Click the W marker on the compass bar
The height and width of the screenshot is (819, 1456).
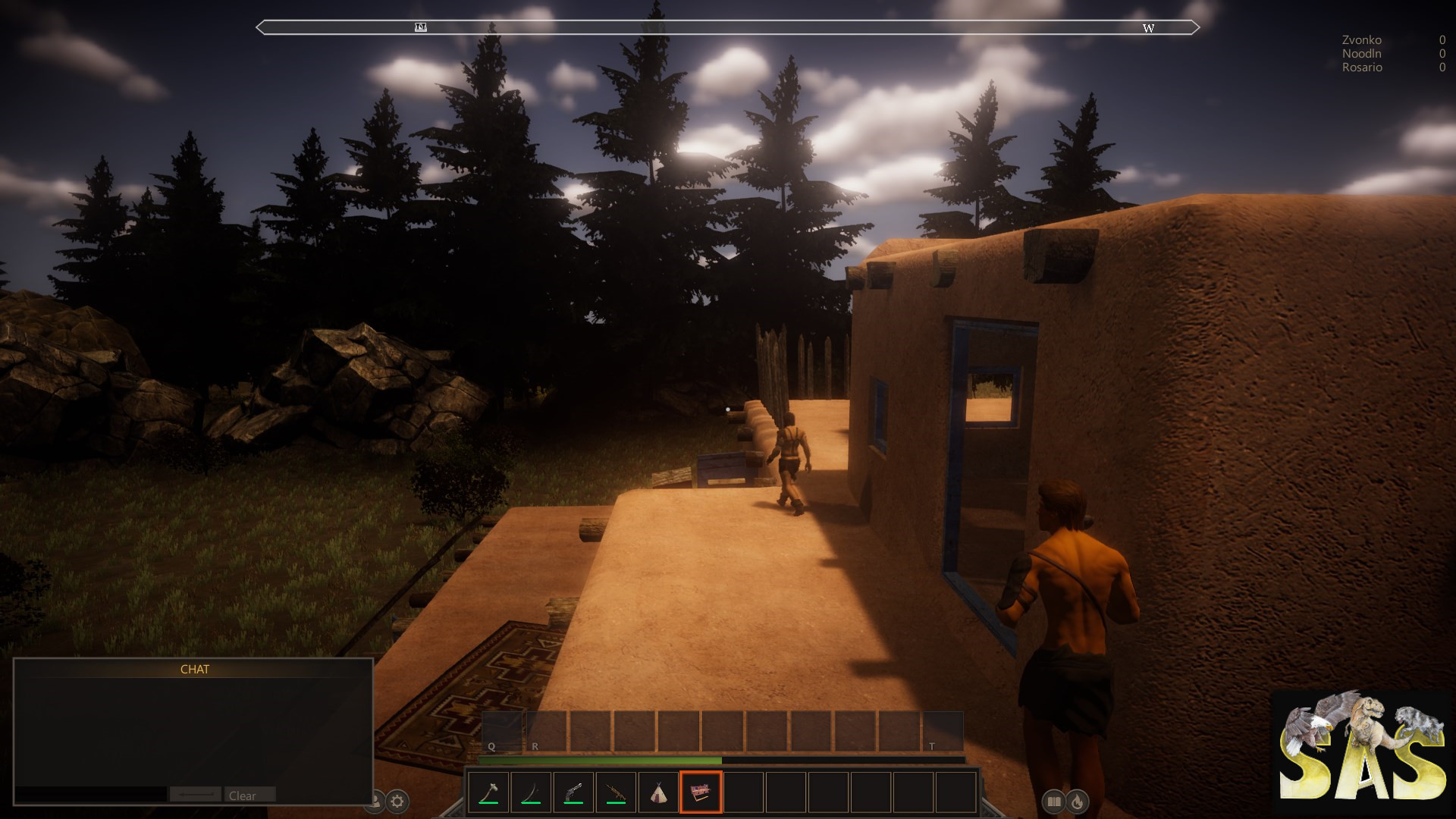click(1148, 29)
